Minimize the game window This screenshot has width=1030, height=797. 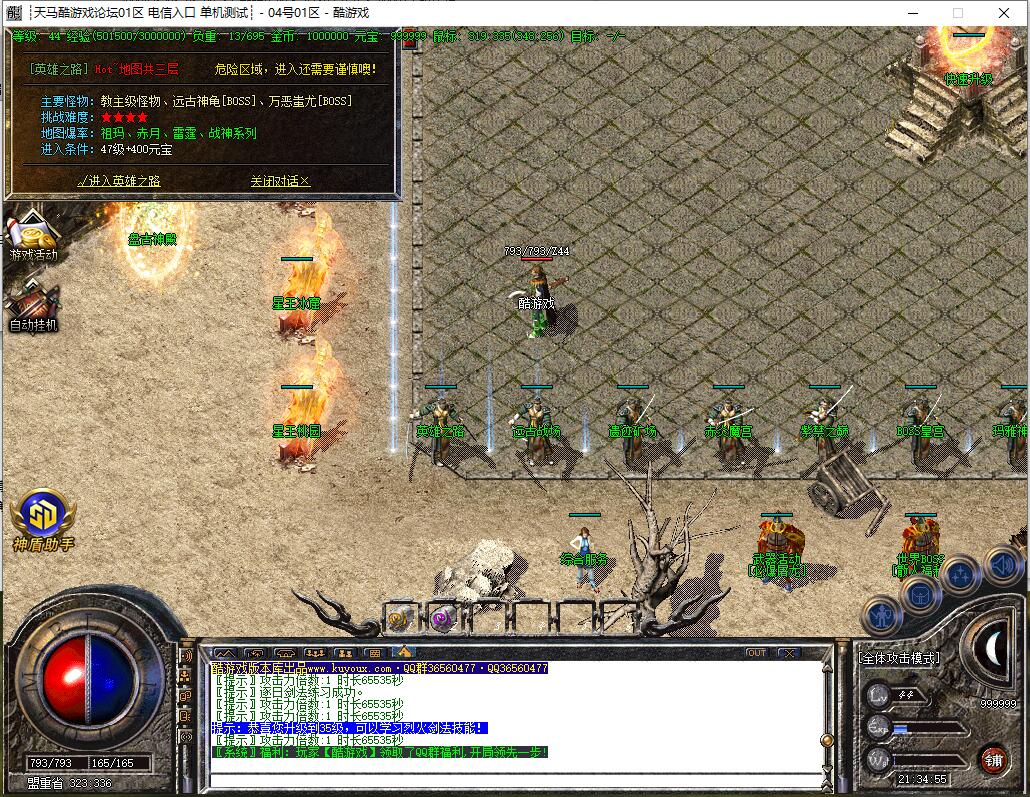click(x=912, y=13)
